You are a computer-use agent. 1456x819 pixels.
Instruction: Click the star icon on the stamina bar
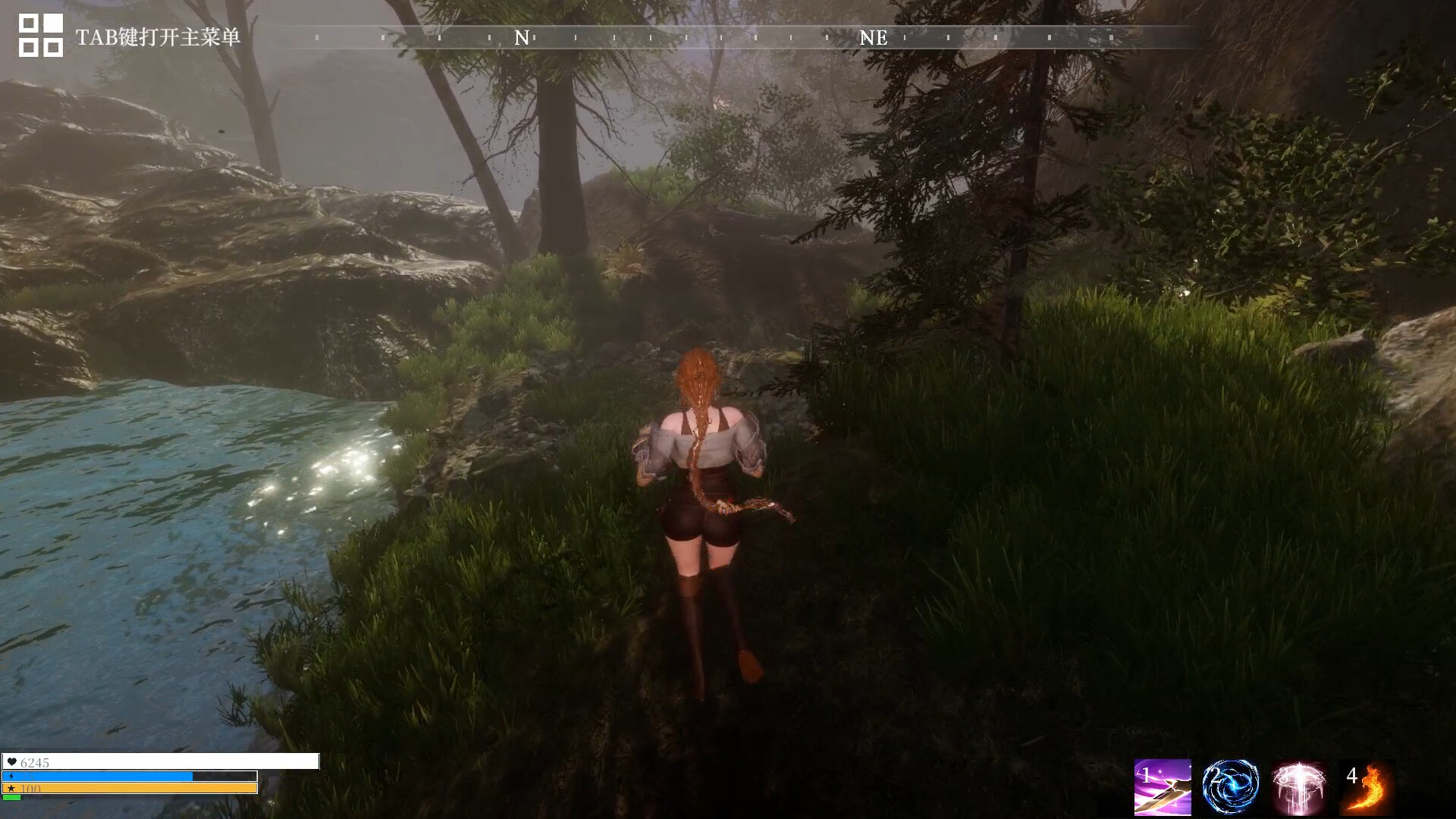coord(12,789)
